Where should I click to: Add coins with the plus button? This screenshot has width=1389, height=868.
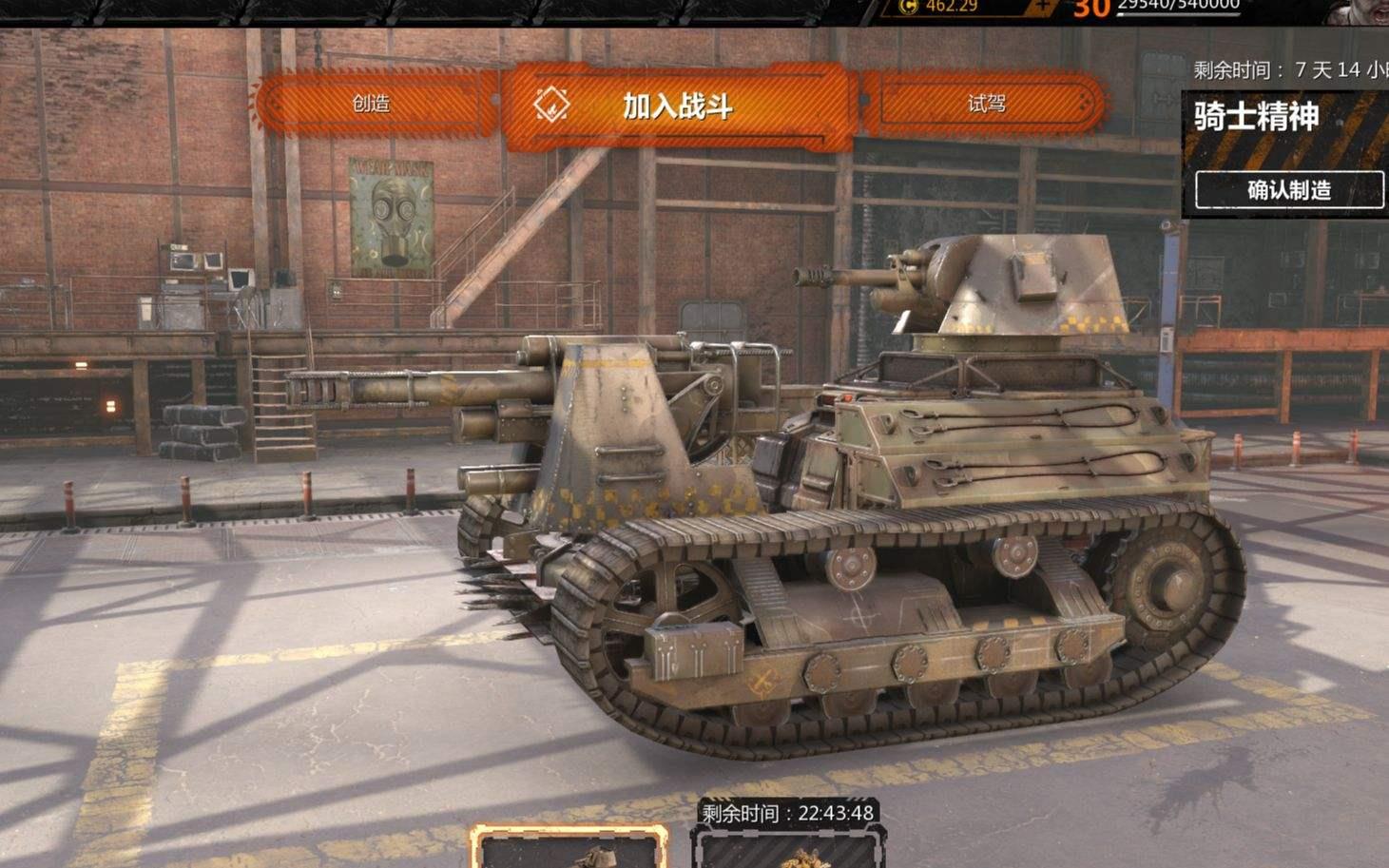click(1043, 7)
